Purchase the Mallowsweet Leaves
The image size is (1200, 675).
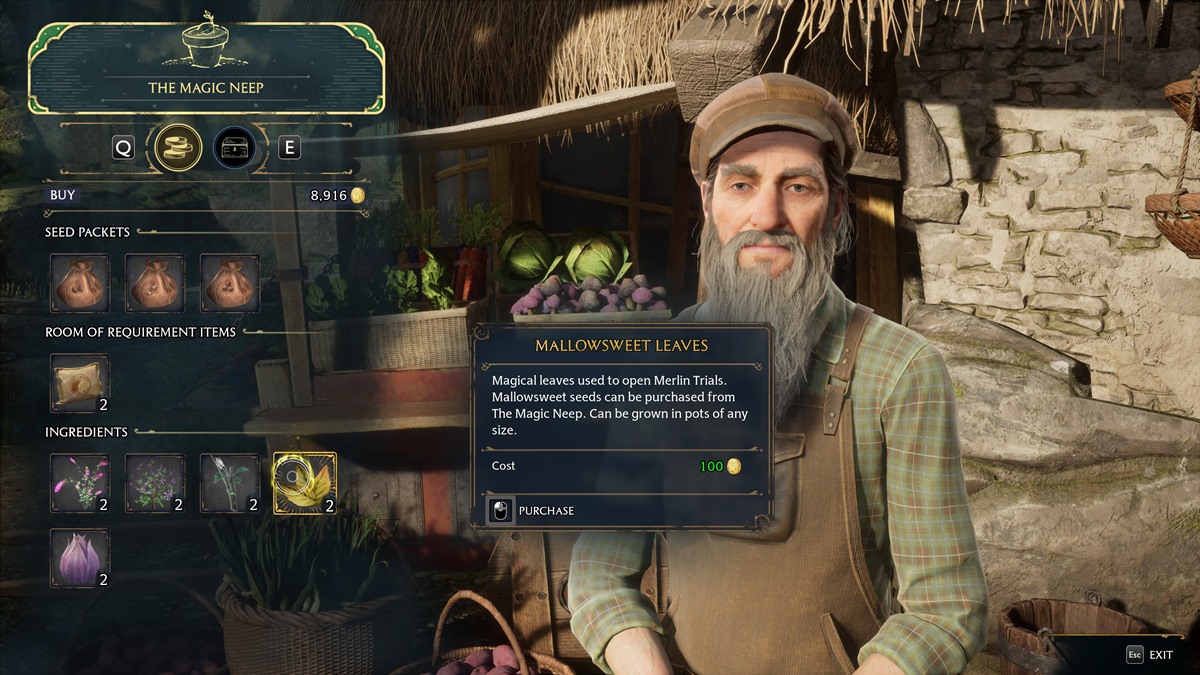[532, 511]
